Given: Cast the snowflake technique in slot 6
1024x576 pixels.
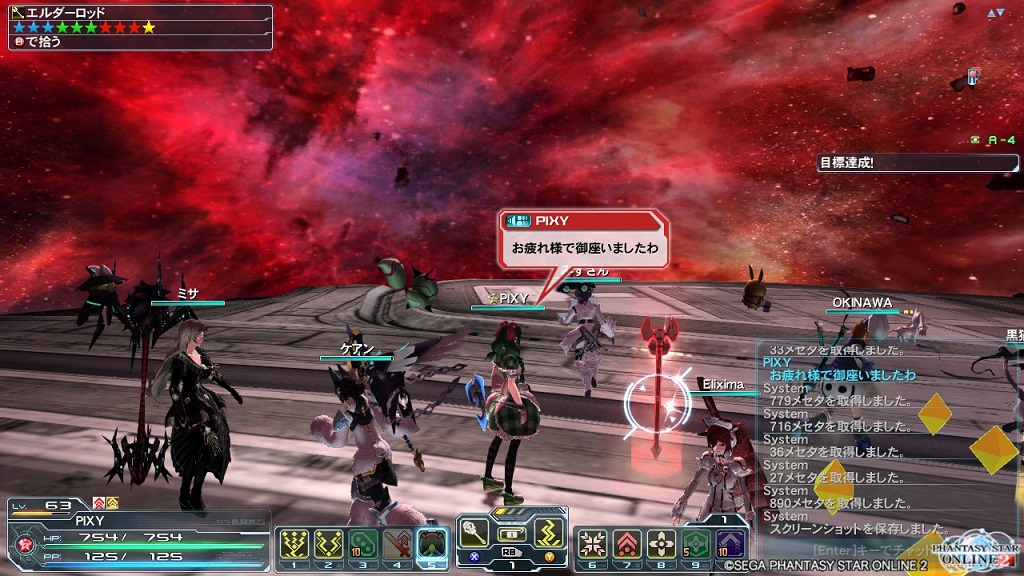Looking at the screenshot, I should [593, 544].
